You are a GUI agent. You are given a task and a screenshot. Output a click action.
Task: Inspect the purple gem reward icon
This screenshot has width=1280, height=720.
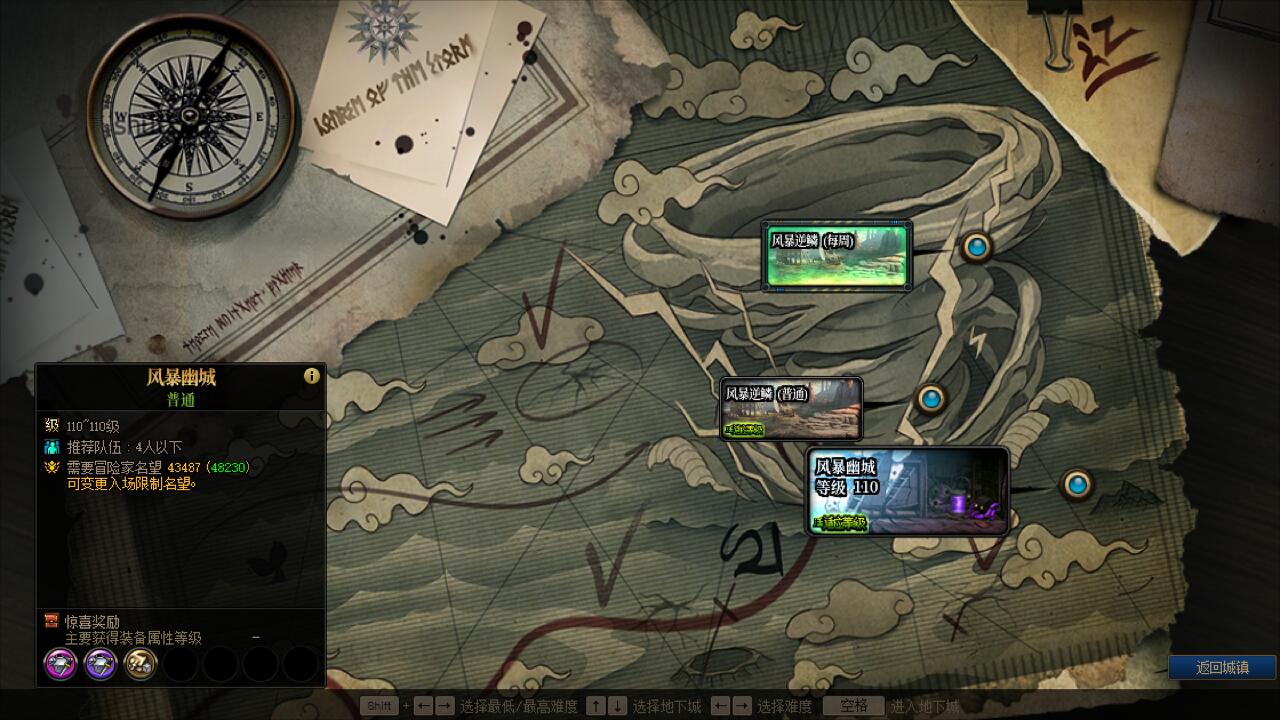point(101,664)
